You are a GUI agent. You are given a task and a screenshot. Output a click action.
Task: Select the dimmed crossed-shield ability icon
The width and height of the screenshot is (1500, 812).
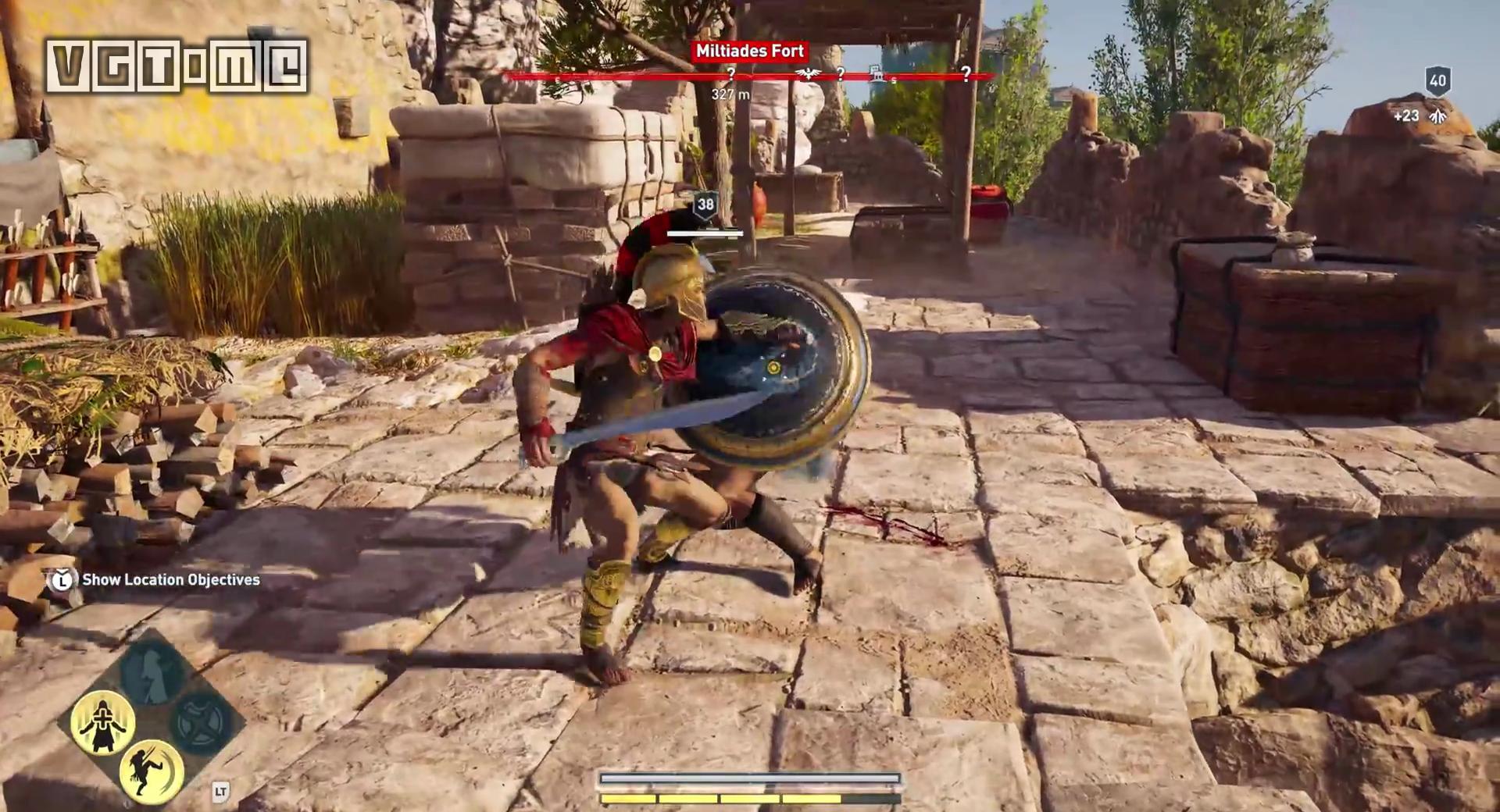coord(201,721)
